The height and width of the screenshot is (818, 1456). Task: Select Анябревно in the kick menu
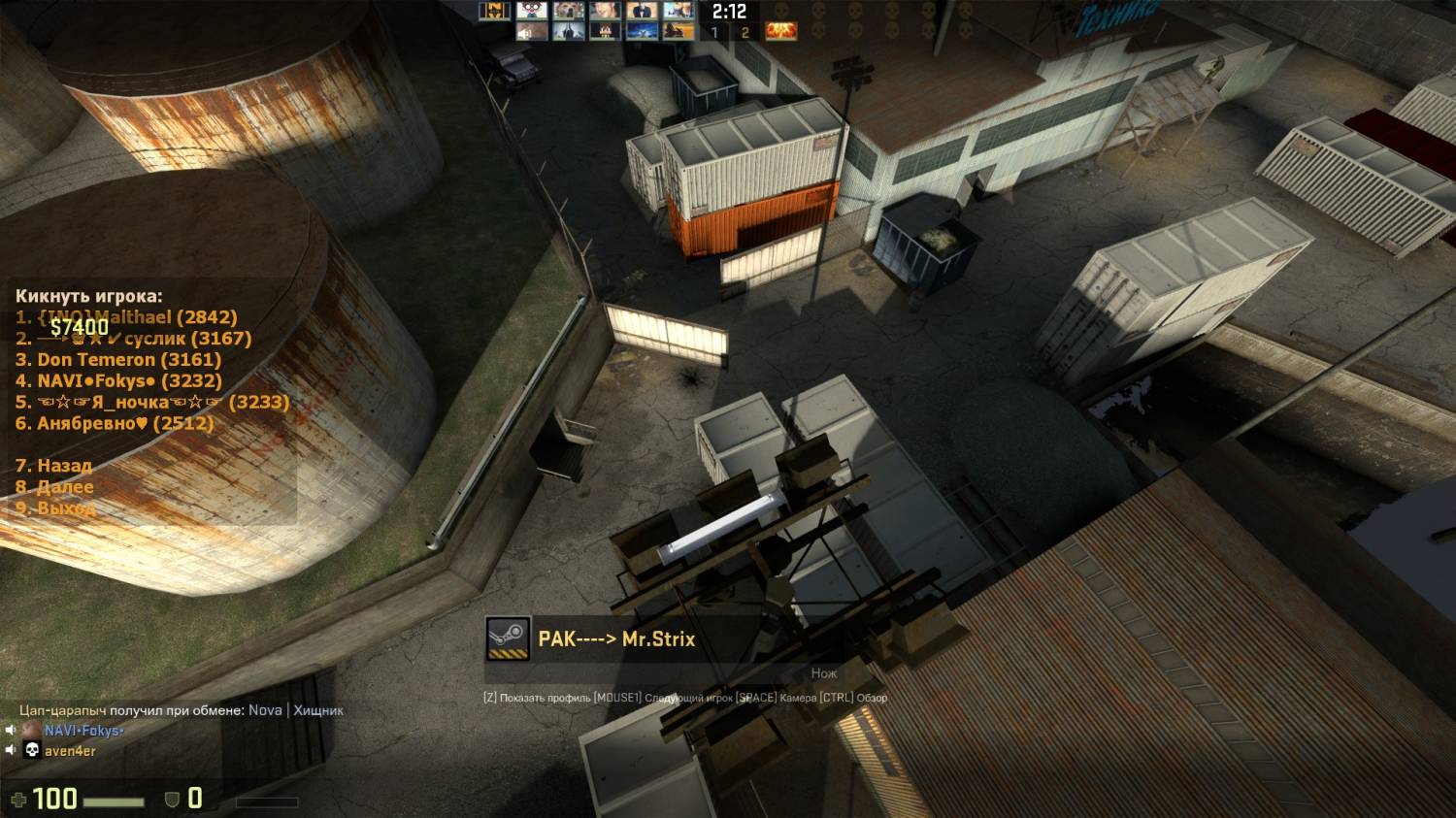click(115, 424)
